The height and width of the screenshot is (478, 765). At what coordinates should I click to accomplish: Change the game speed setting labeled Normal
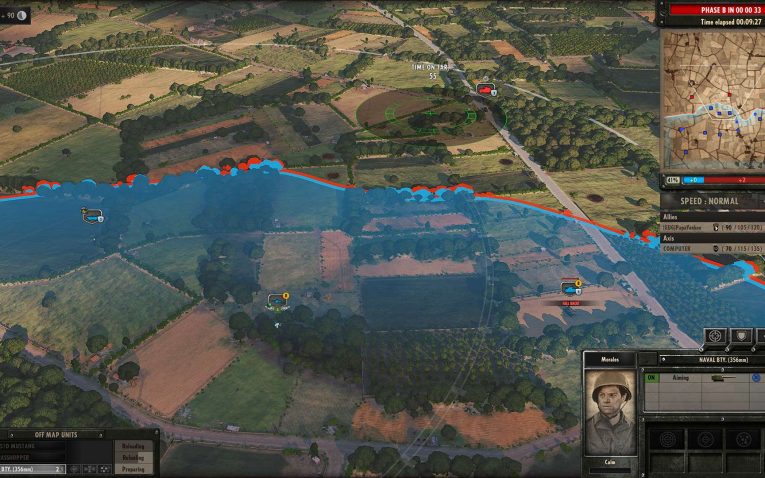pyautogui.click(x=710, y=201)
